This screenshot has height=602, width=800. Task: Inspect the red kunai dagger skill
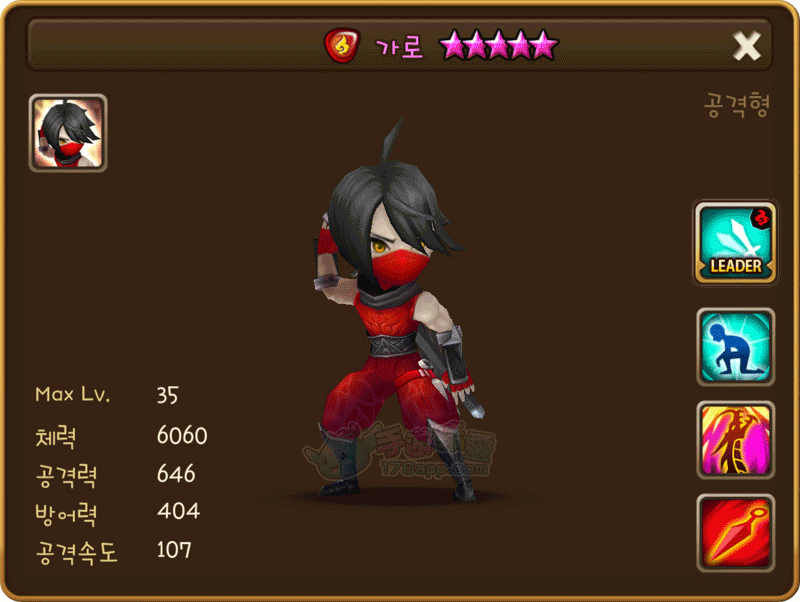click(x=735, y=532)
